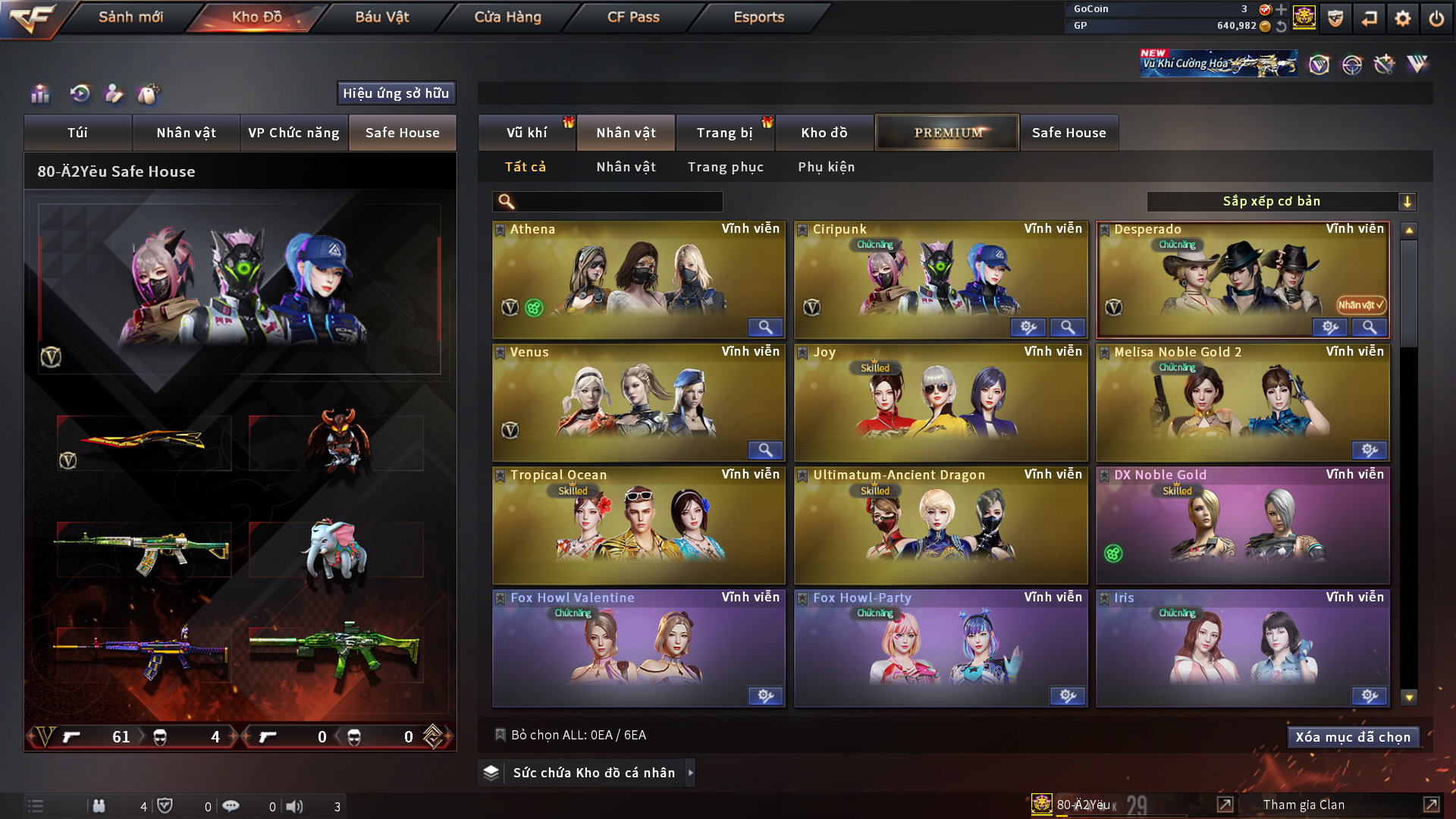Click Xóa mục đã chọn button

point(1352,737)
